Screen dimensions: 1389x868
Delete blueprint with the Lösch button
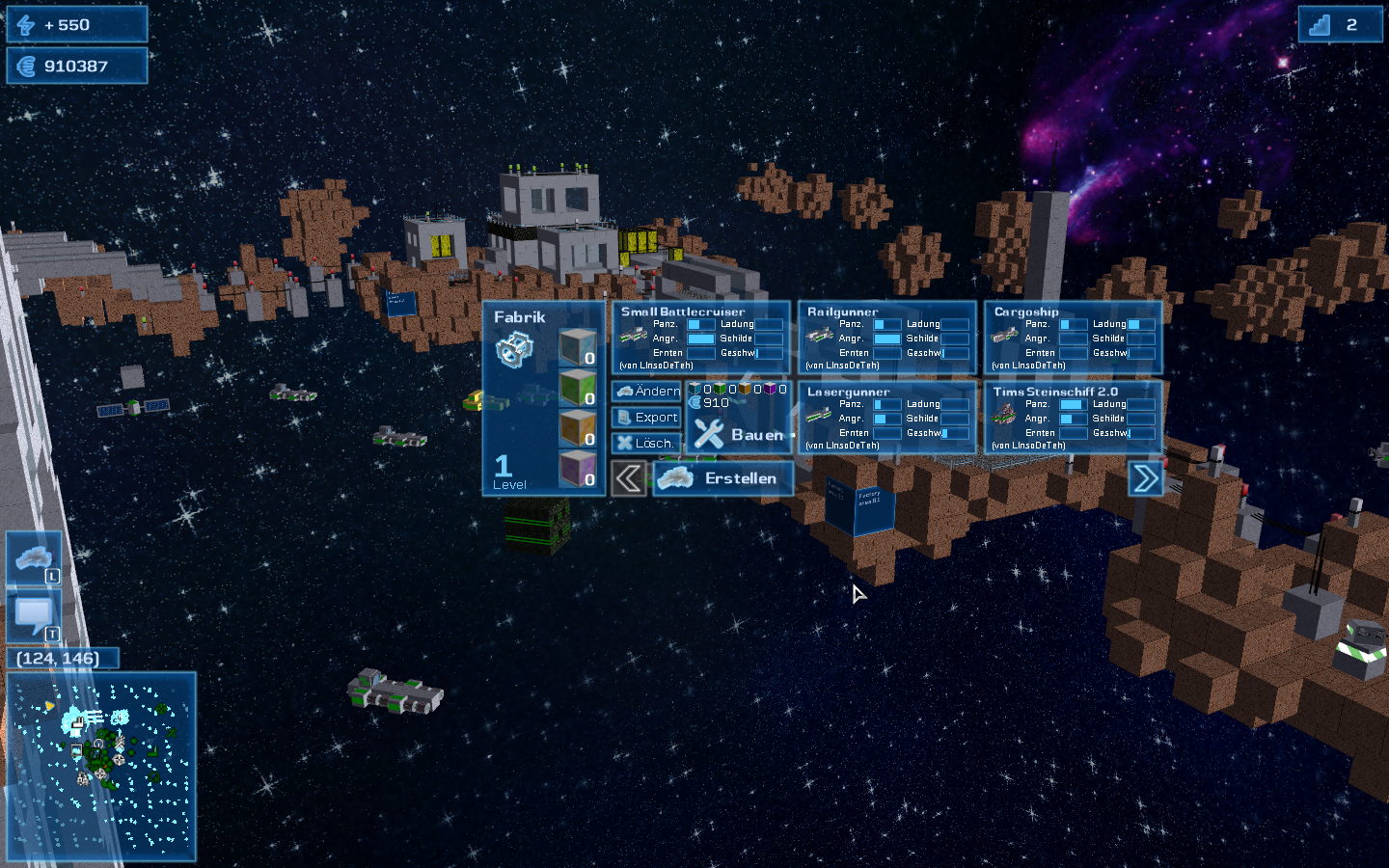click(645, 444)
